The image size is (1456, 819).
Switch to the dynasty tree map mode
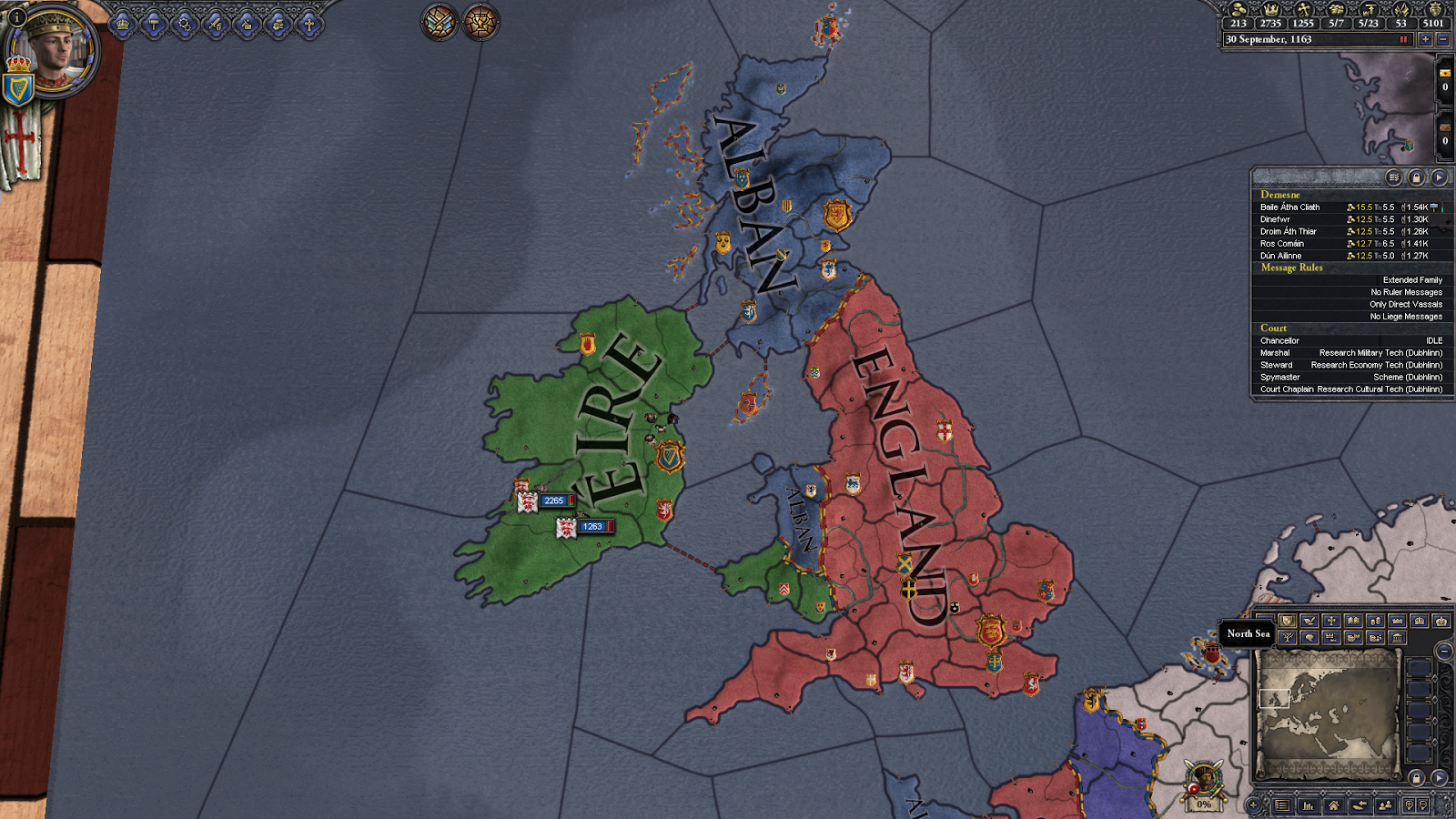click(x=1288, y=637)
